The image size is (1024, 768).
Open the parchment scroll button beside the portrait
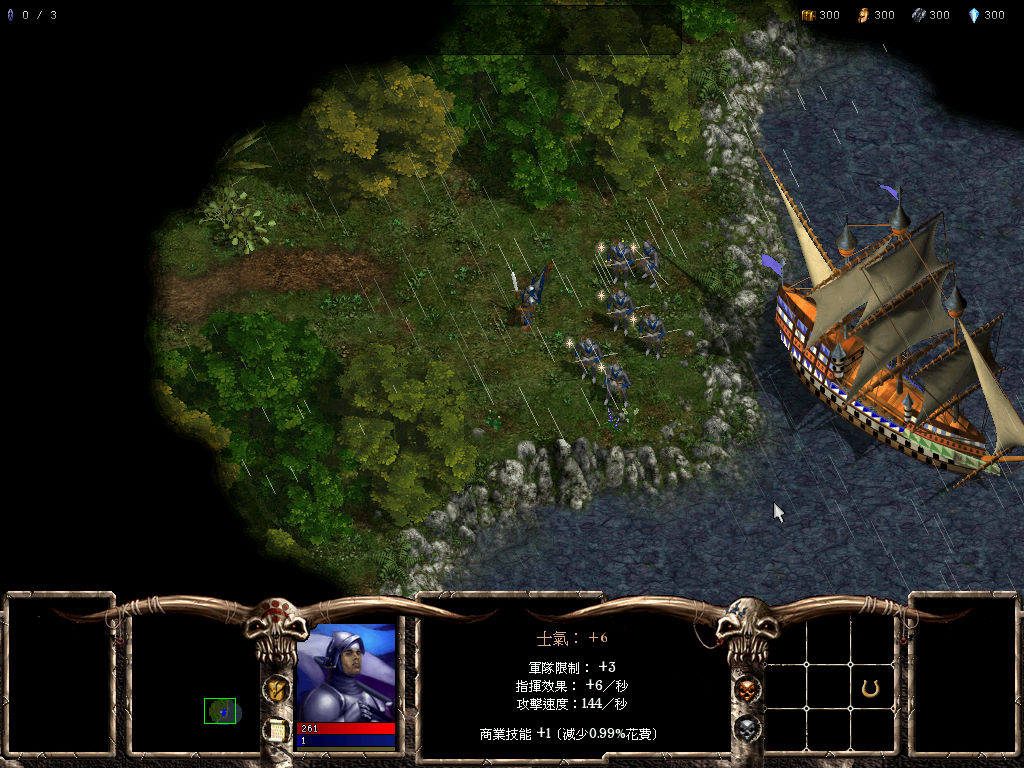coord(276,731)
